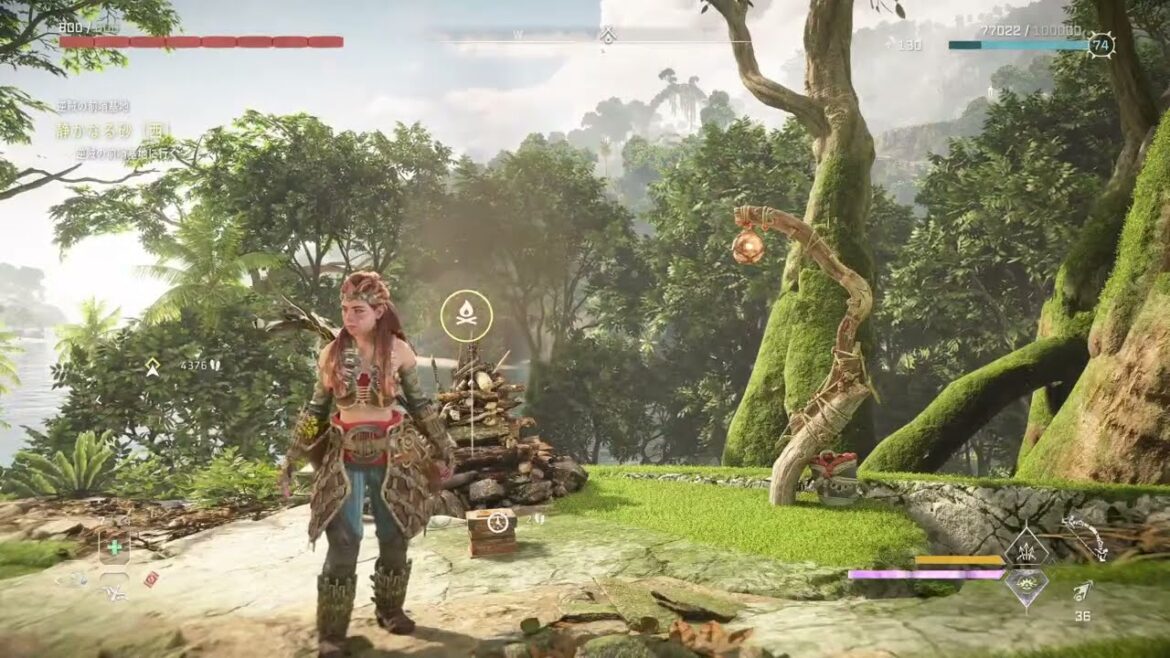
Task: Activate the purple valor surge diamond
Action: (x=1025, y=587)
